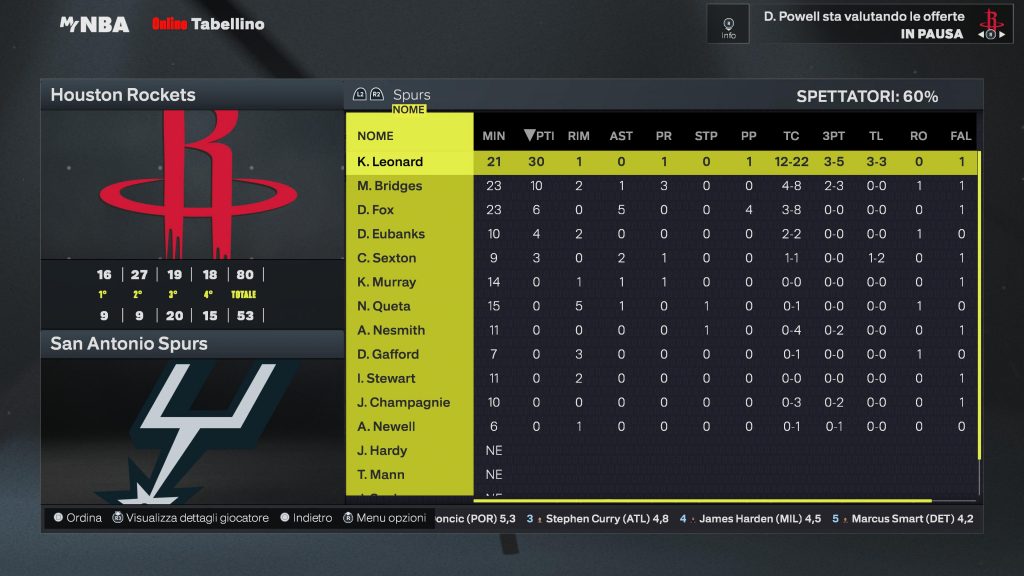Sort the table by PTI column
The height and width of the screenshot is (576, 1024).
[539, 136]
